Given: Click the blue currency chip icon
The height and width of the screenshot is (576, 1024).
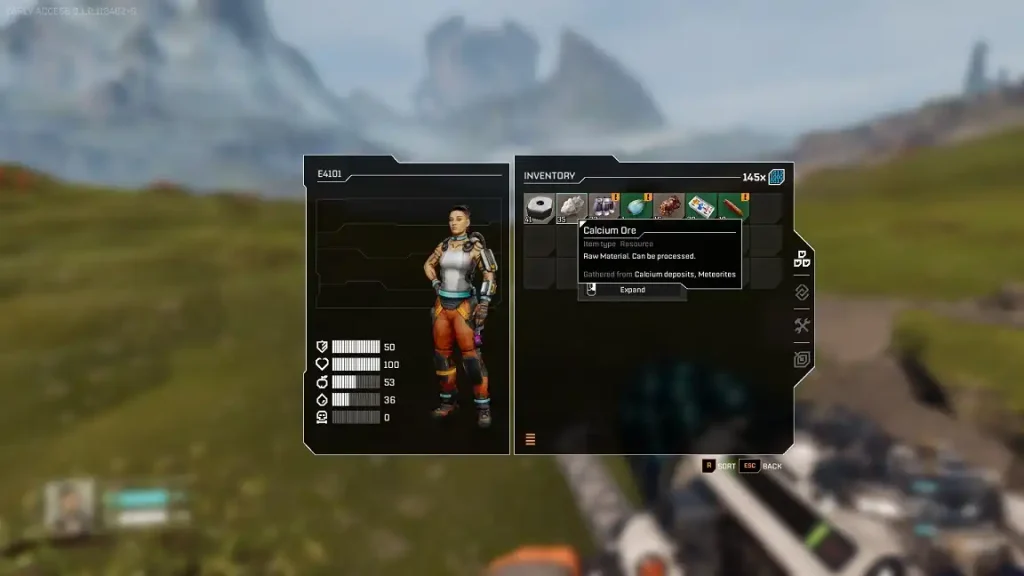Looking at the screenshot, I should pos(777,177).
